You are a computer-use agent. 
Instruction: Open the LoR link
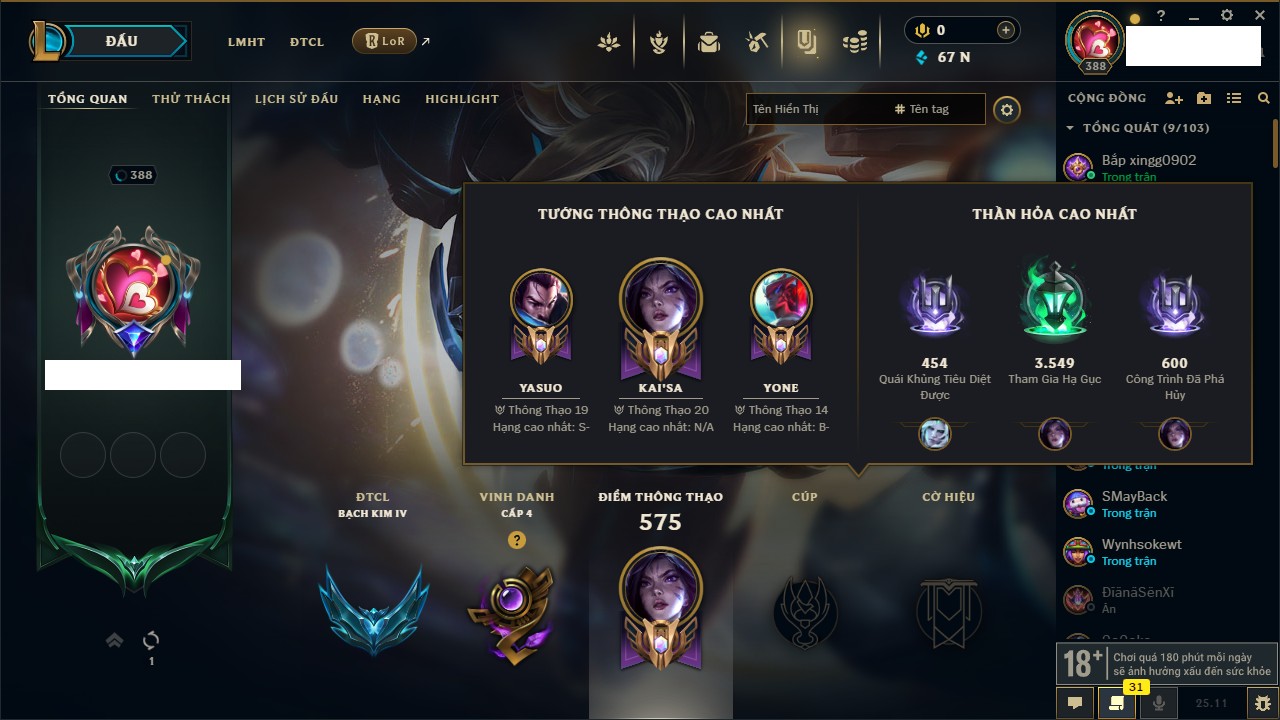pos(385,41)
